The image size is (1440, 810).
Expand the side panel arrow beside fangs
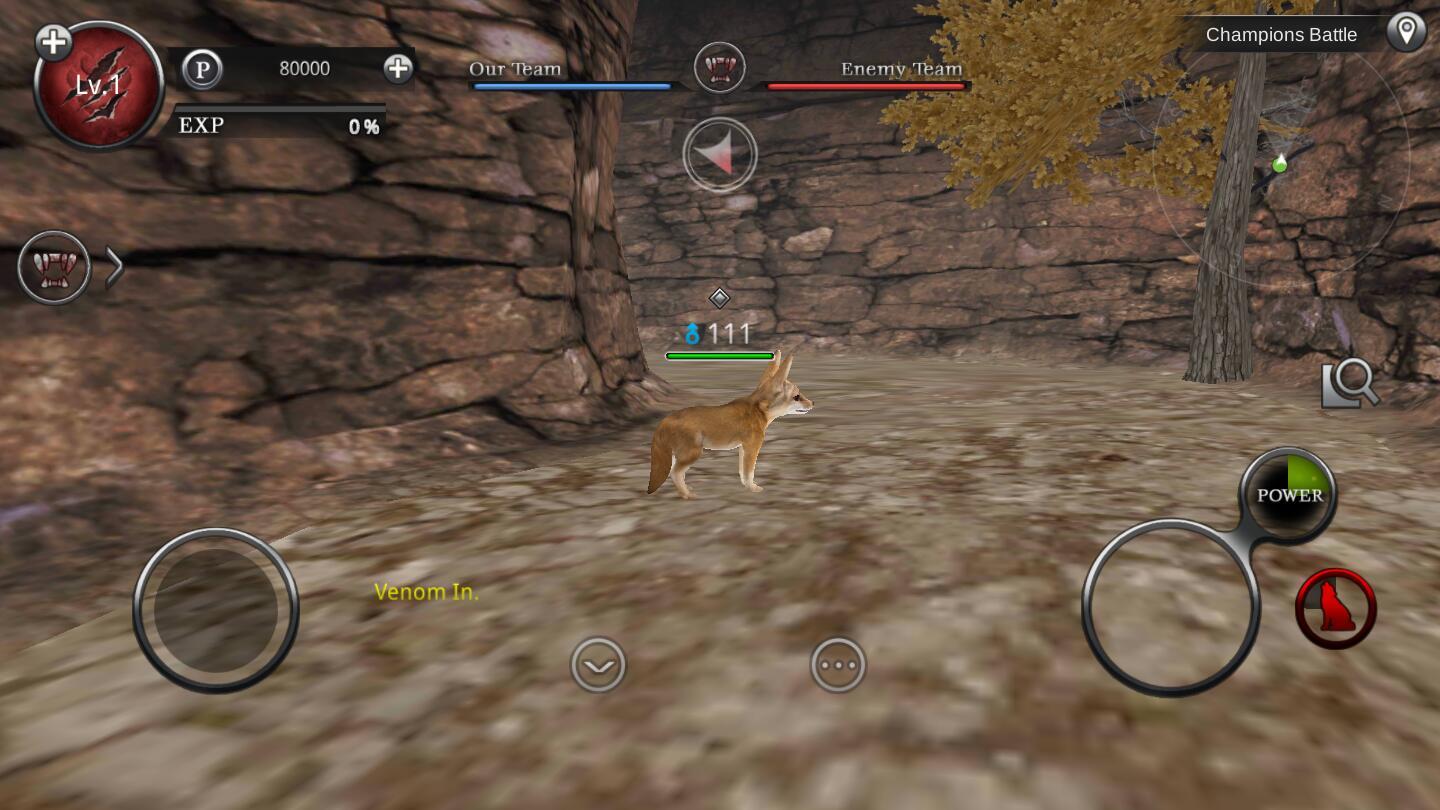click(115, 268)
